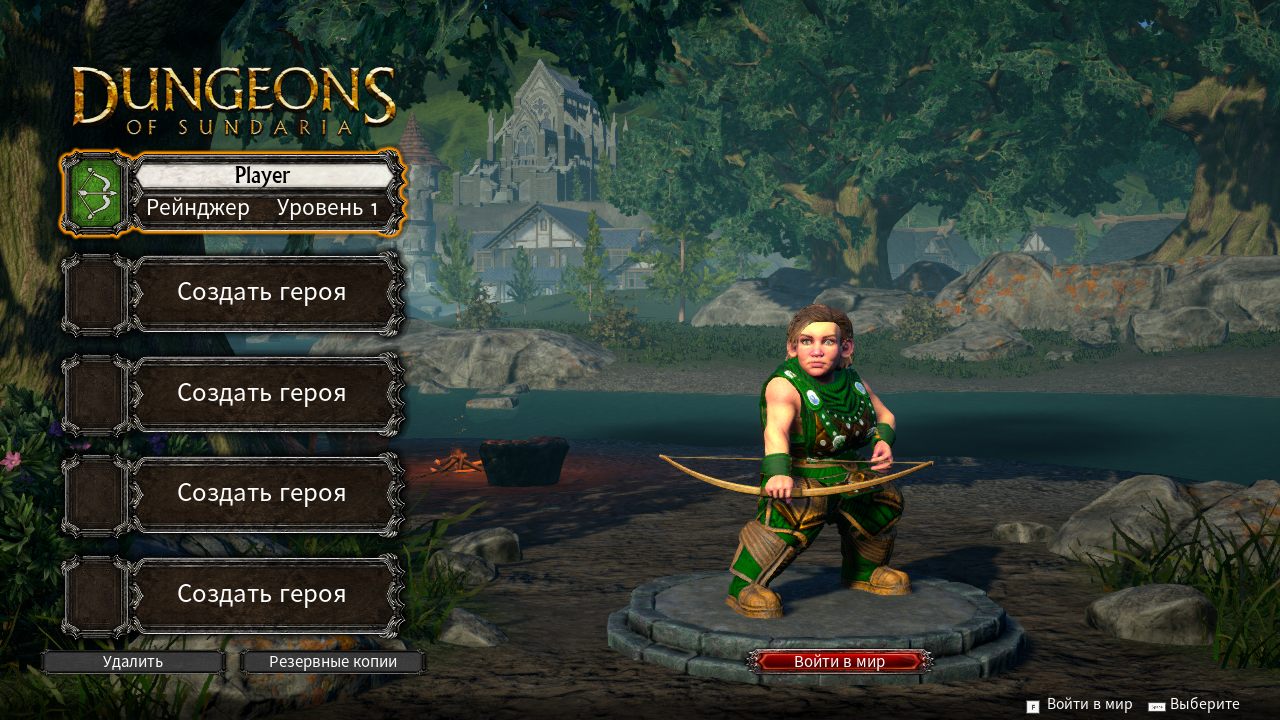Image resolution: width=1280 pixels, height=720 pixels.
Task: Open Резервные копии
Action: click(332, 661)
